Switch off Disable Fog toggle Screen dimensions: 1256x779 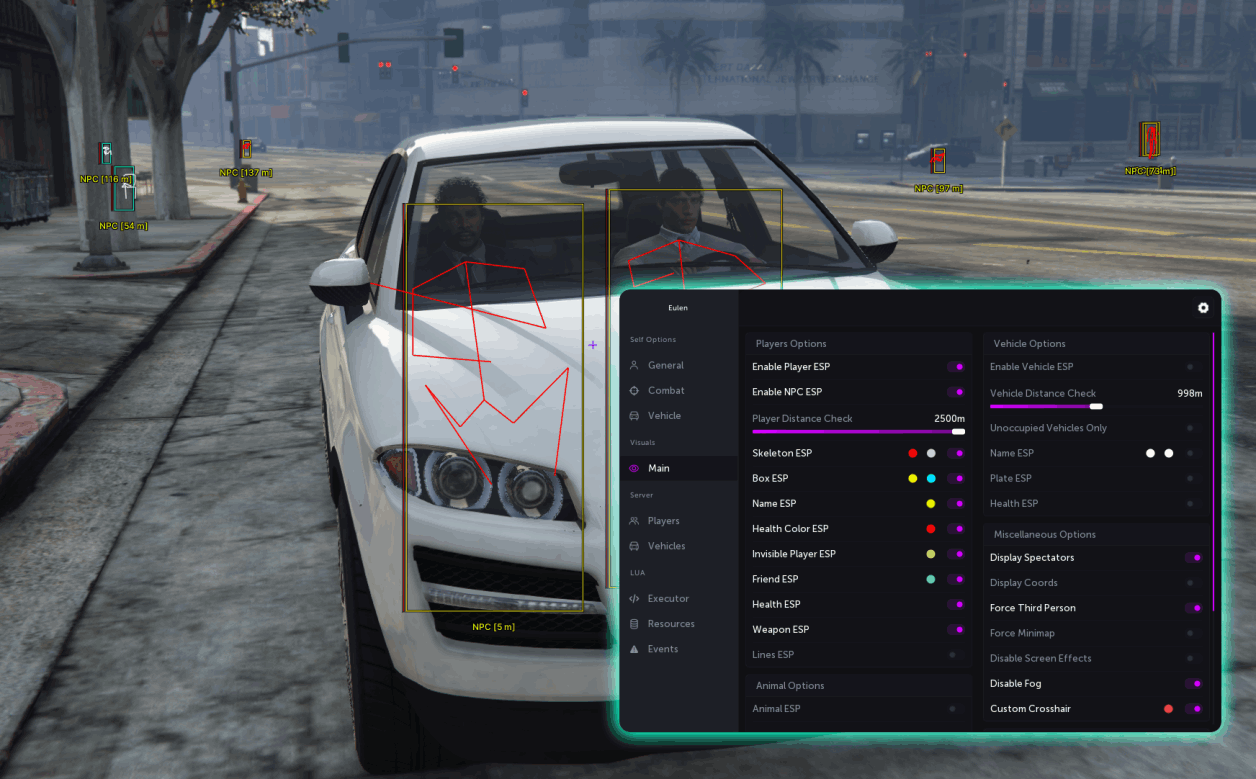(1194, 684)
